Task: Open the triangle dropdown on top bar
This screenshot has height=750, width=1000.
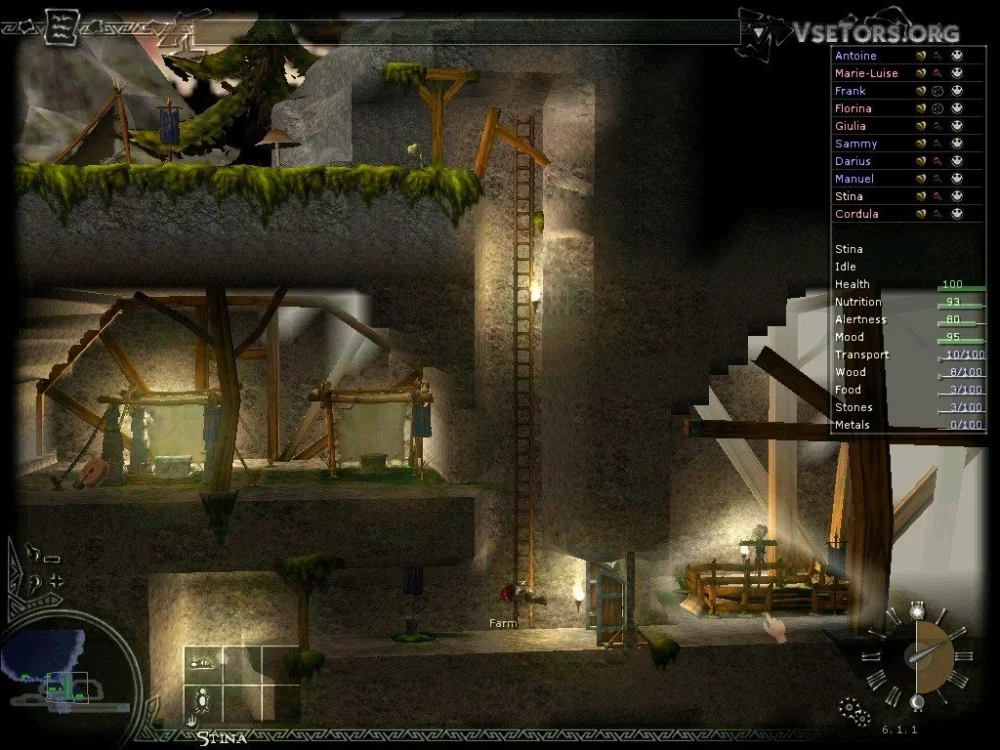Action: pyautogui.click(x=760, y=33)
